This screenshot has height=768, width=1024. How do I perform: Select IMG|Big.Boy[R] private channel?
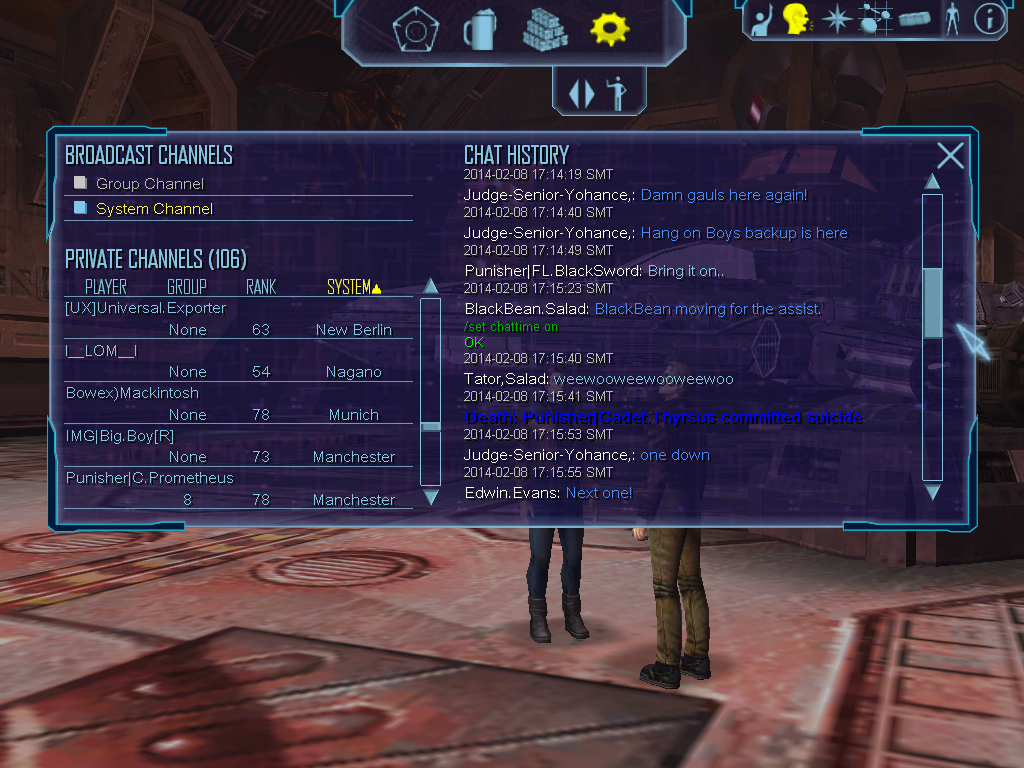click(119, 435)
